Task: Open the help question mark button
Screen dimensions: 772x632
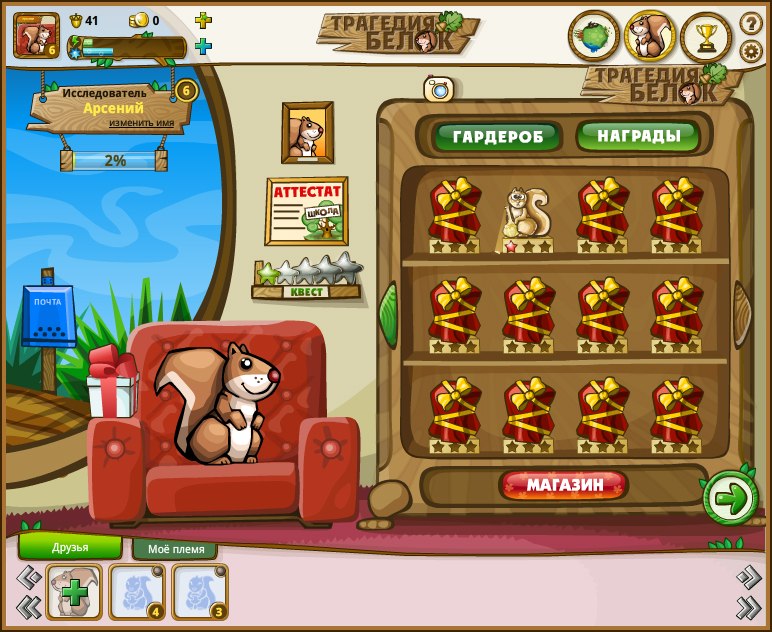Action: click(751, 23)
